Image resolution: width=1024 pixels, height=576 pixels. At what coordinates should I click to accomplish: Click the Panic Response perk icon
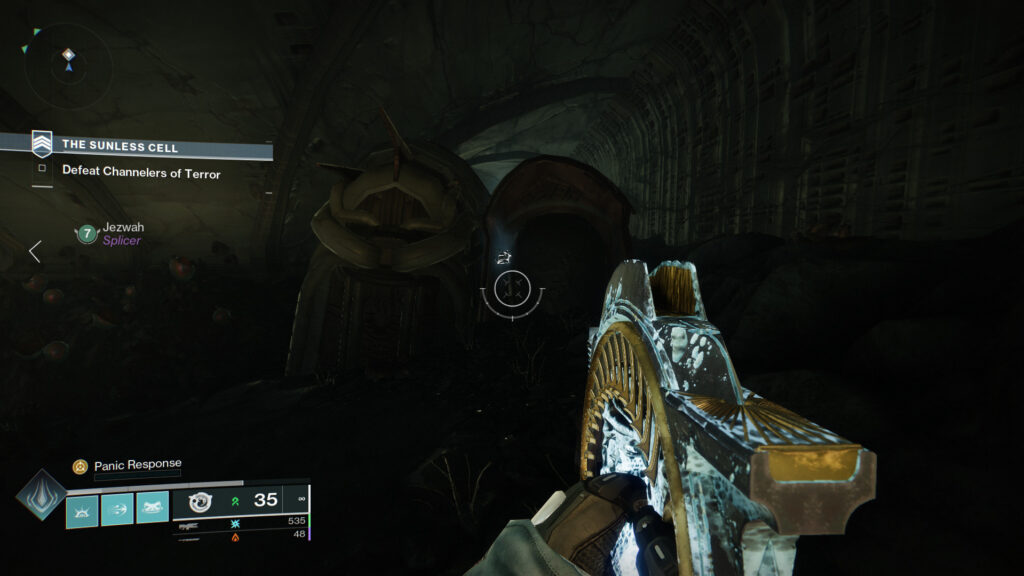[x=80, y=466]
